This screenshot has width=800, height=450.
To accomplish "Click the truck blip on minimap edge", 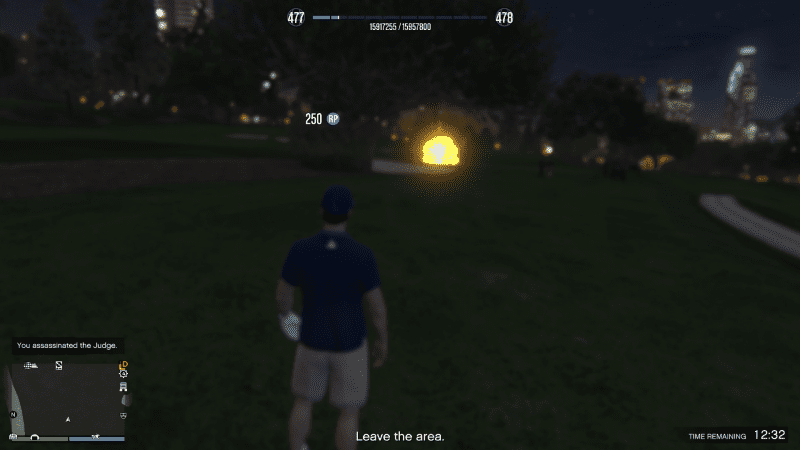I will tap(123, 385).
